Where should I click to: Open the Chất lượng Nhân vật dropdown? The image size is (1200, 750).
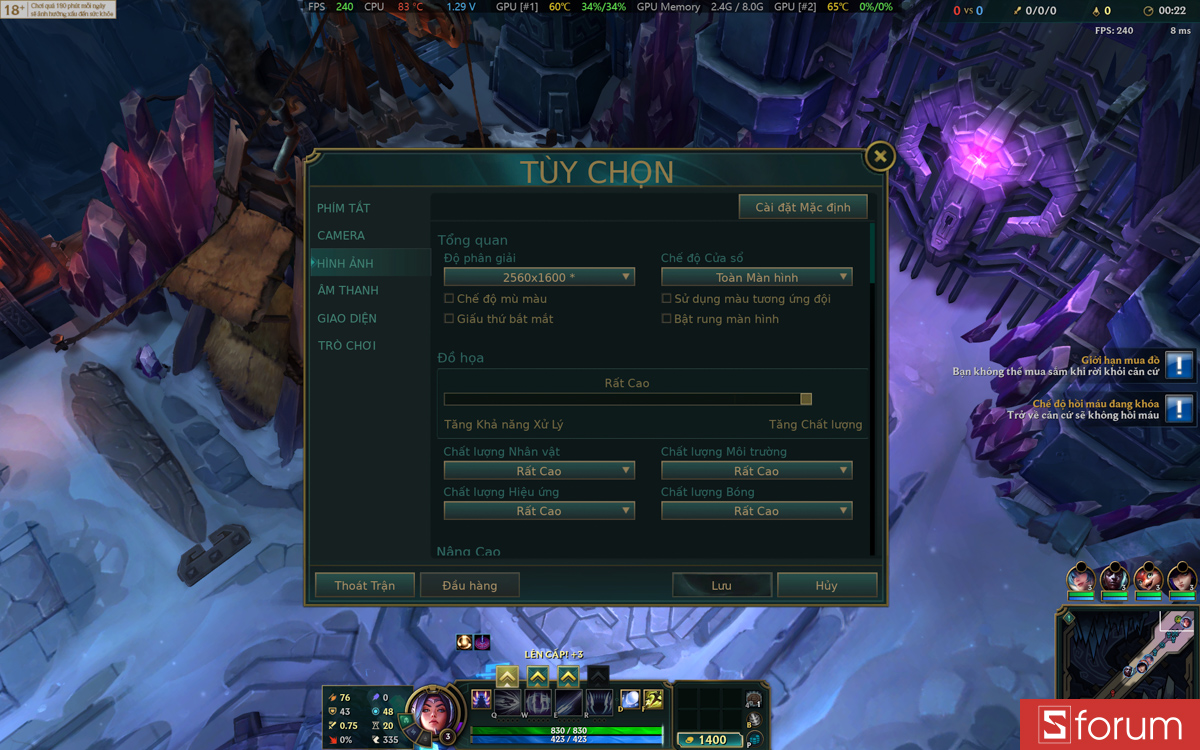[x=539, y=471]
